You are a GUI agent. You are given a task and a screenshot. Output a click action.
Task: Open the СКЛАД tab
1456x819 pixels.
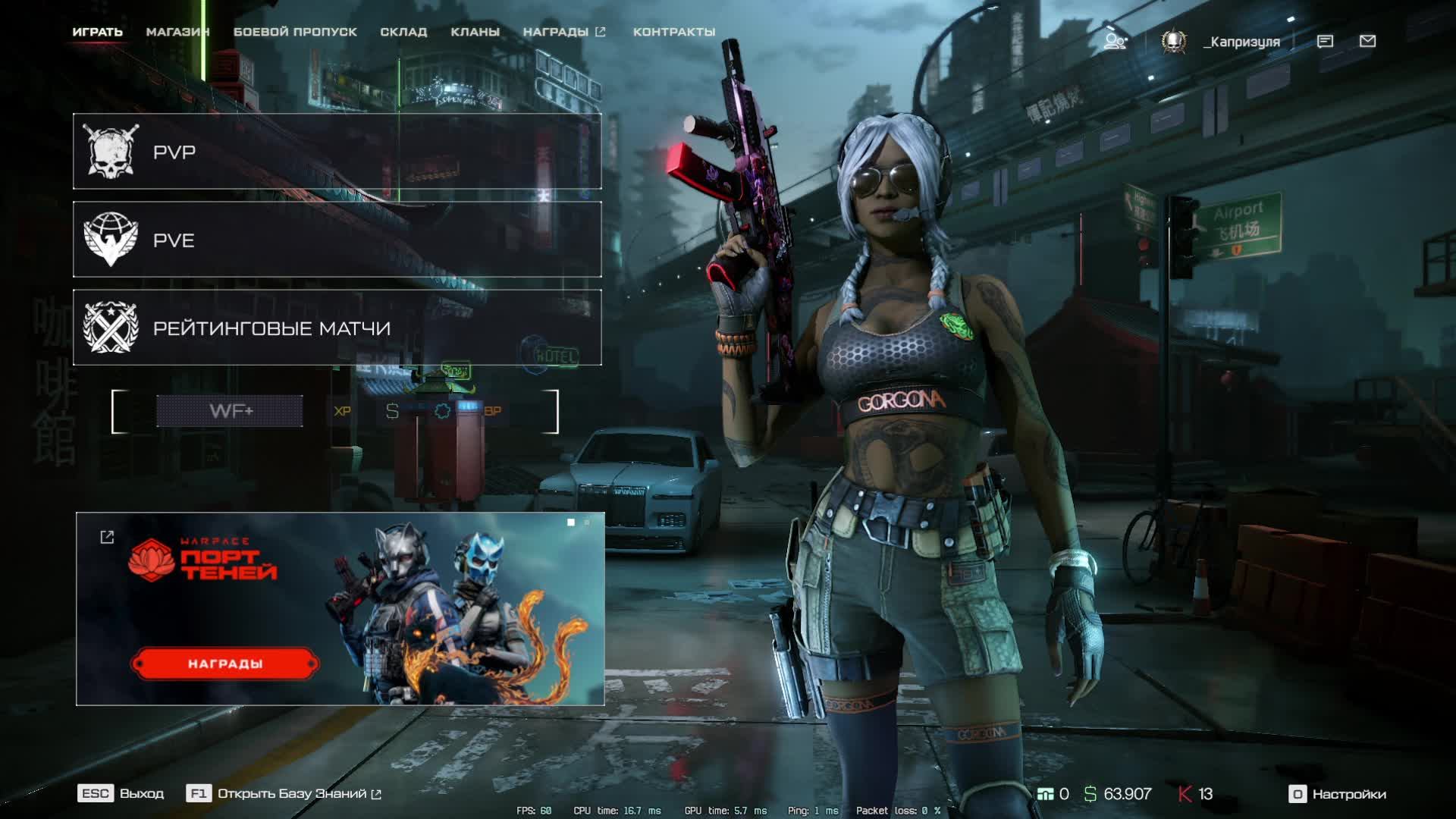click(403, 32)
